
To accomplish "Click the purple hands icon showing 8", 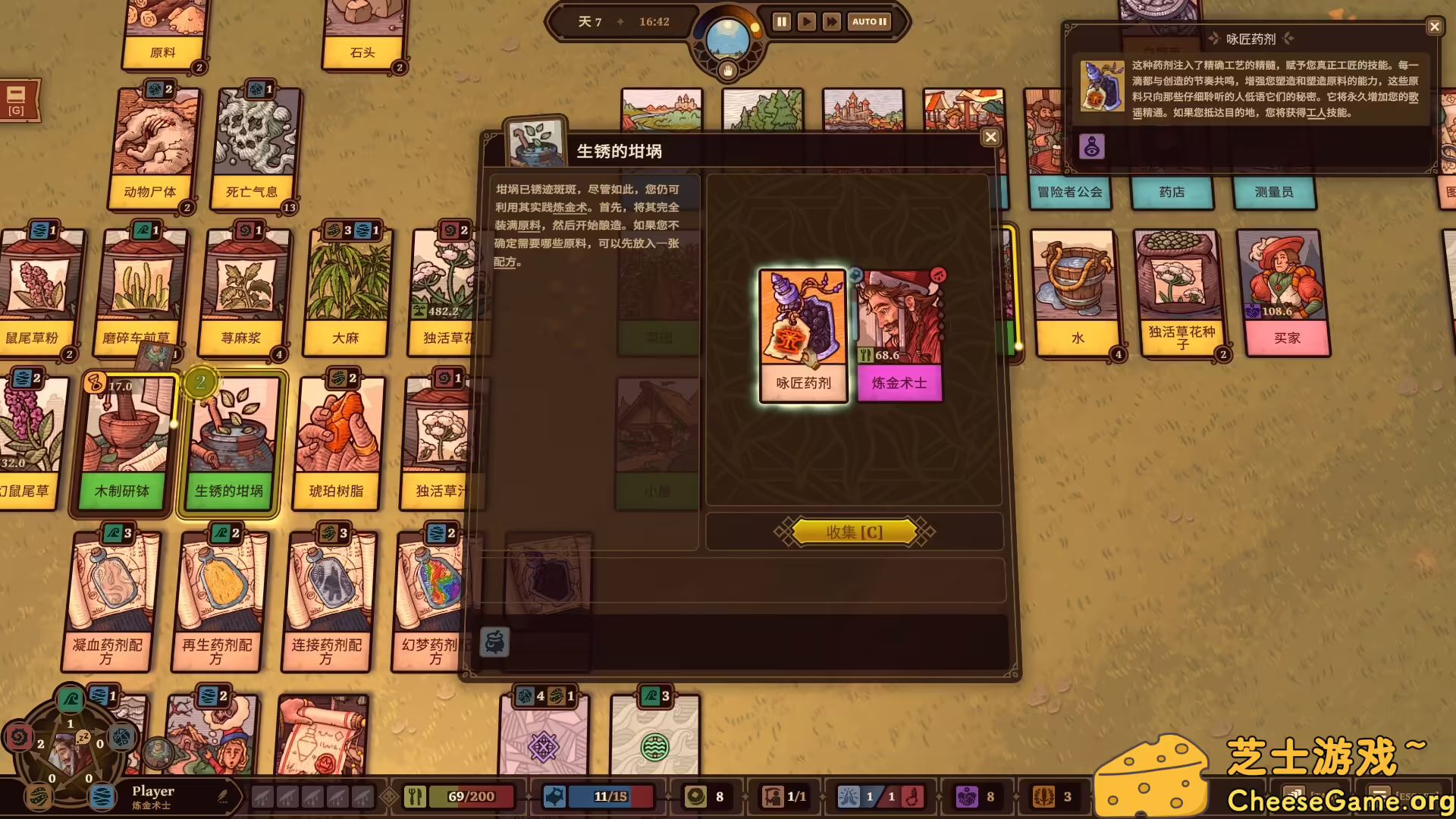I will click(x=968, y=796).
